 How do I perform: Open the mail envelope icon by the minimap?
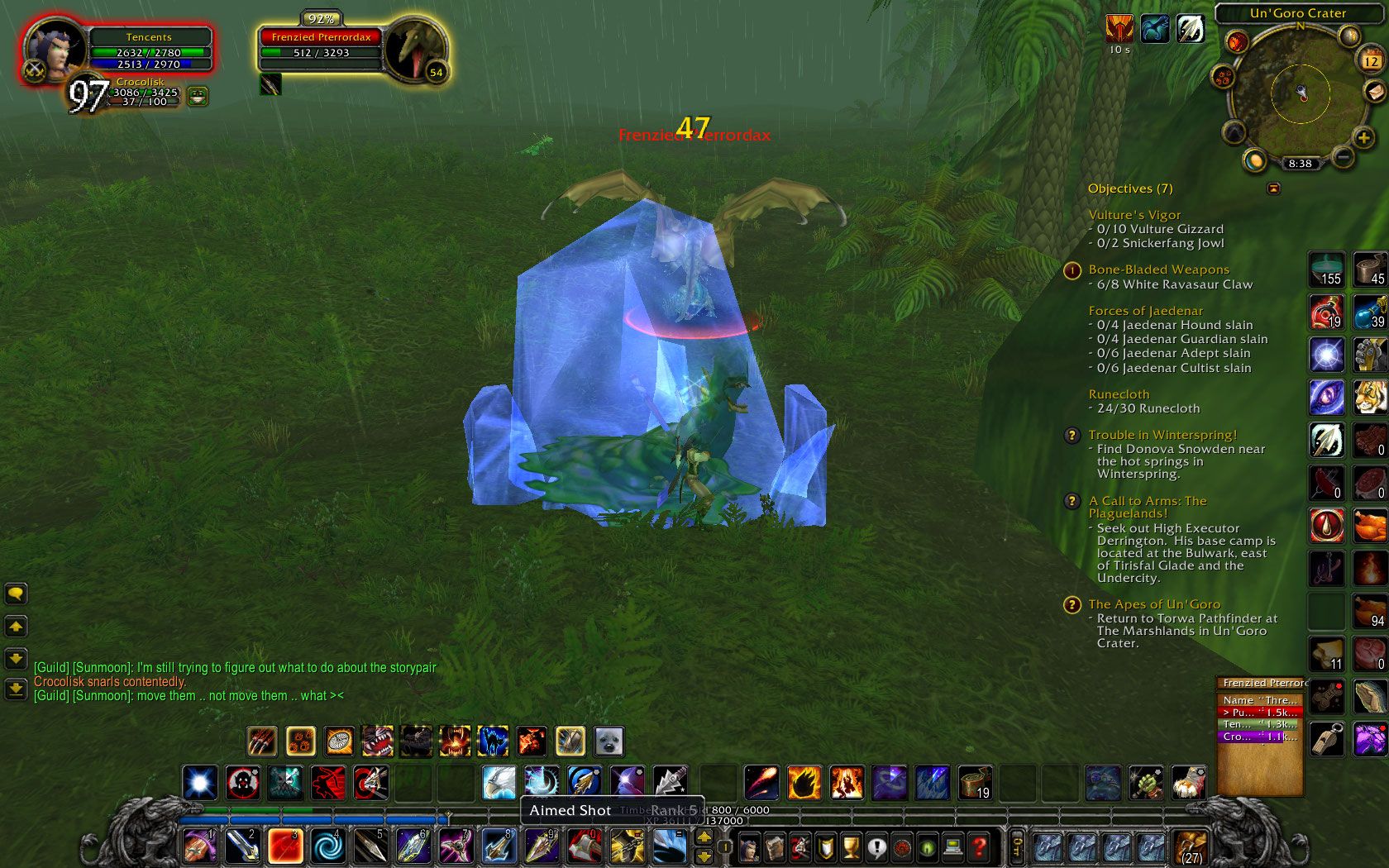click(1374, 90)
